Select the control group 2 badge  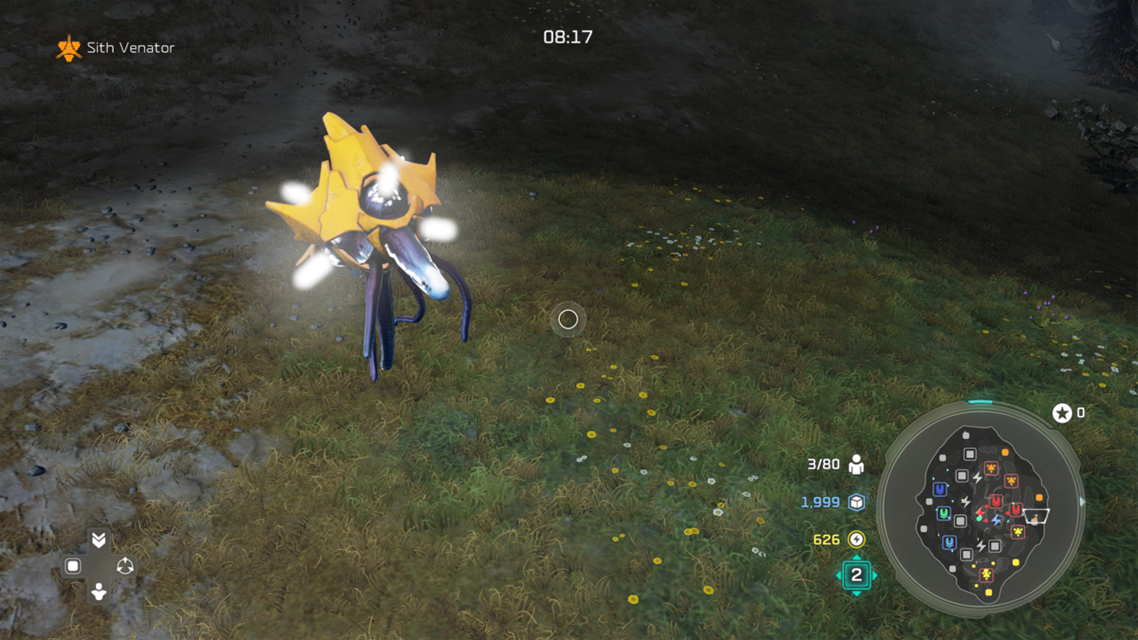pyautogui.click(x=856, y=575)
